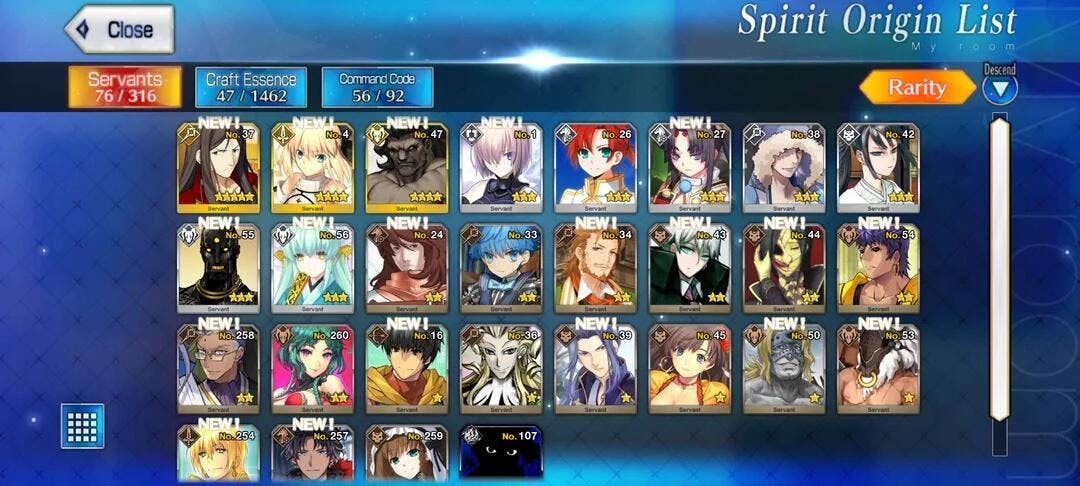Switch to the Servants tab
The height and width of the screenshot is (486, 1080).
(124, 87)
